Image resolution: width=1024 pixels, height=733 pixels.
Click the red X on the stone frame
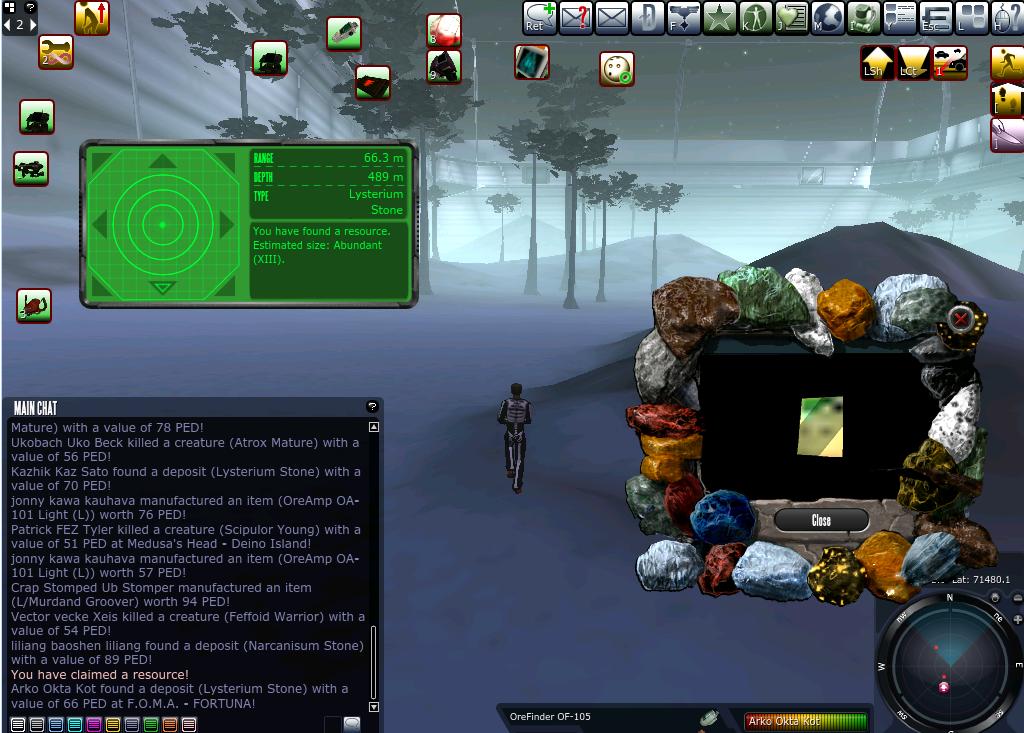pos(961,319)
